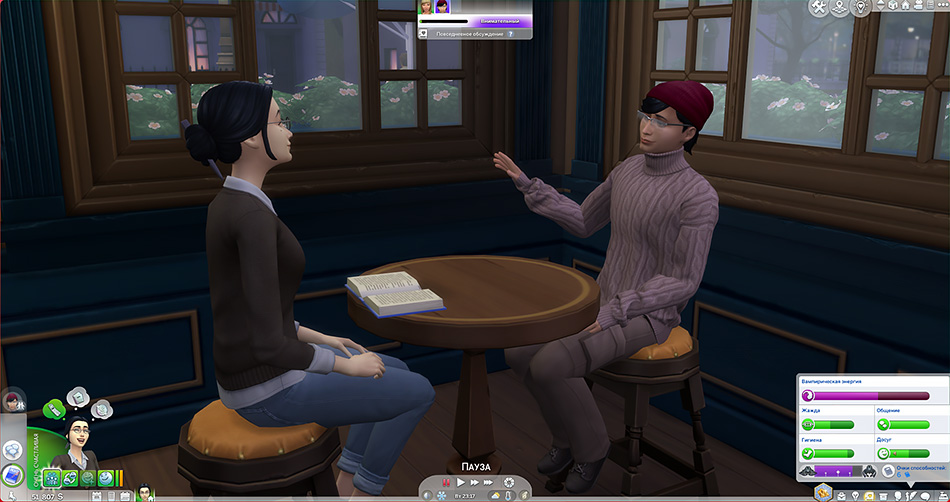The image size is (950, 502).
Task: Resume play at normal speed
Action: click(x=461, y=483)
